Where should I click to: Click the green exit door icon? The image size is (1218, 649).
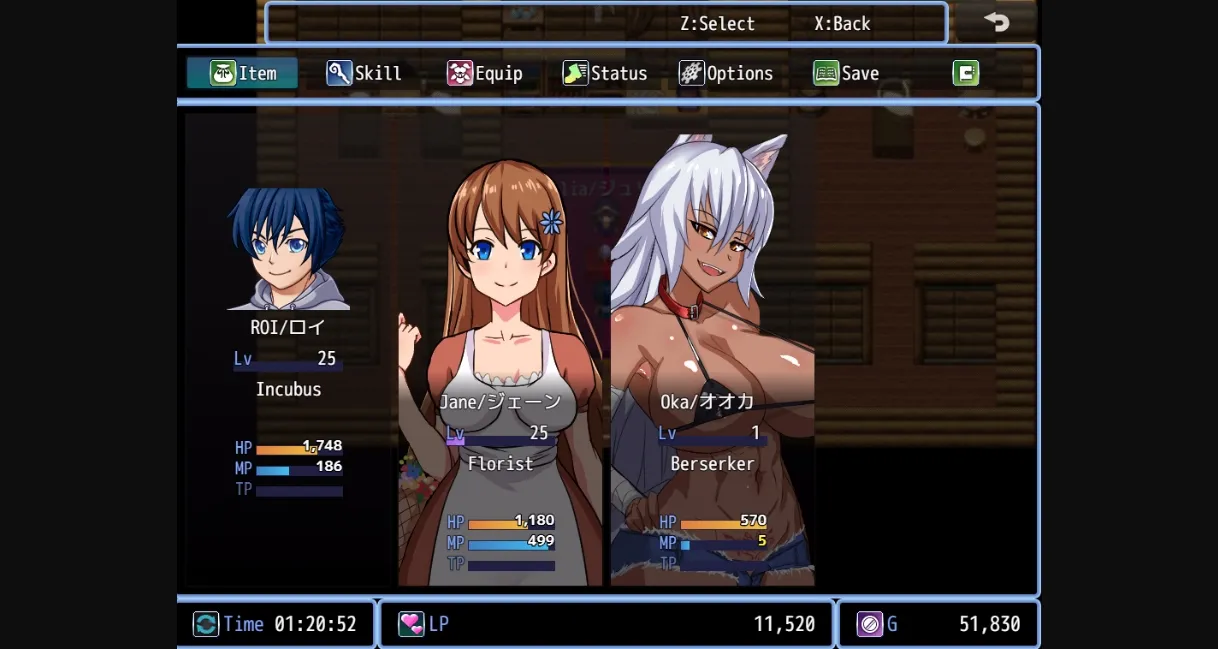965,73
